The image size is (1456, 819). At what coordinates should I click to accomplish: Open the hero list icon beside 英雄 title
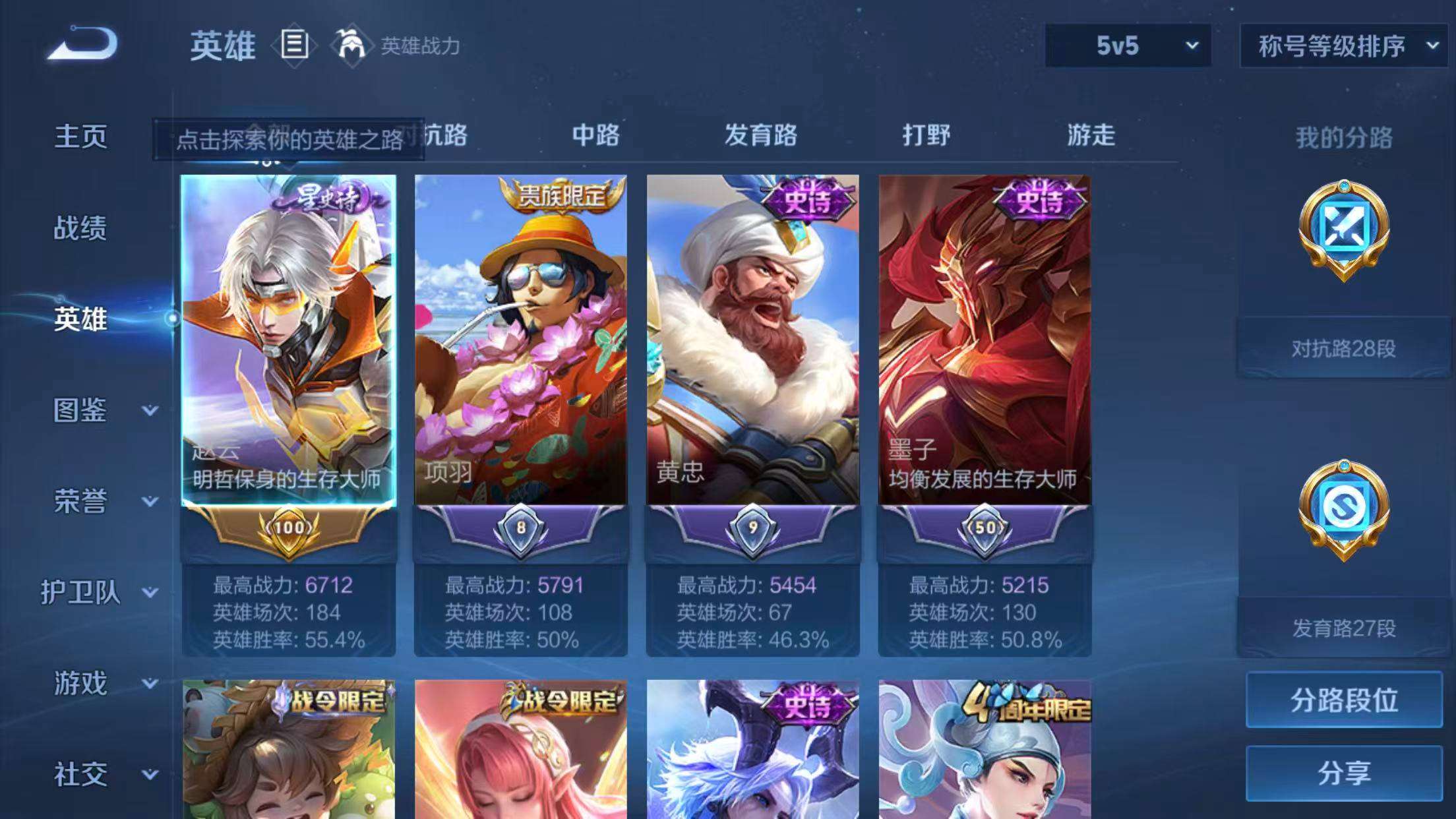pos(294,45)
